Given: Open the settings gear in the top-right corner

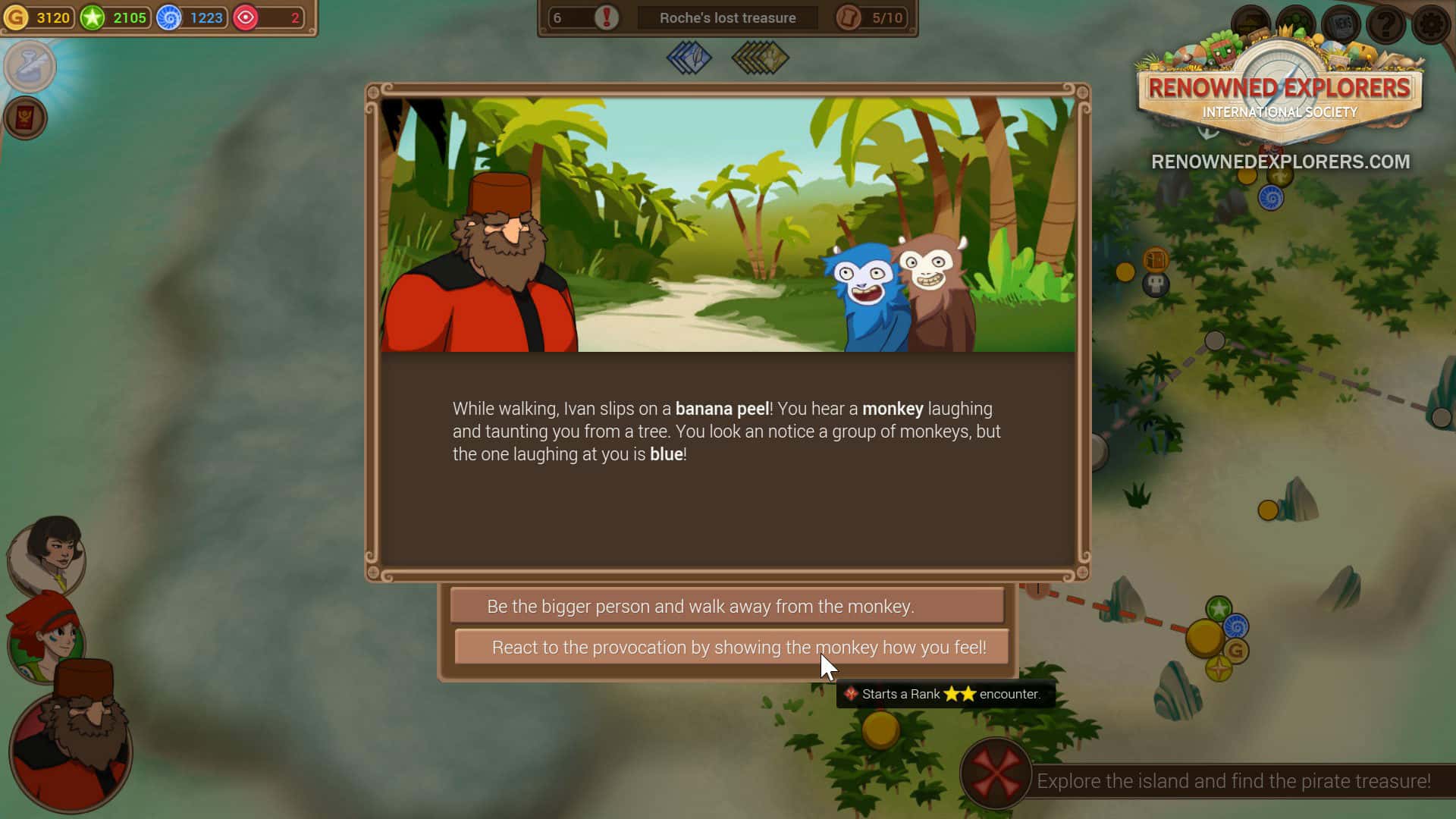Looking at the screenshot, I should (x=1430, y=23).
